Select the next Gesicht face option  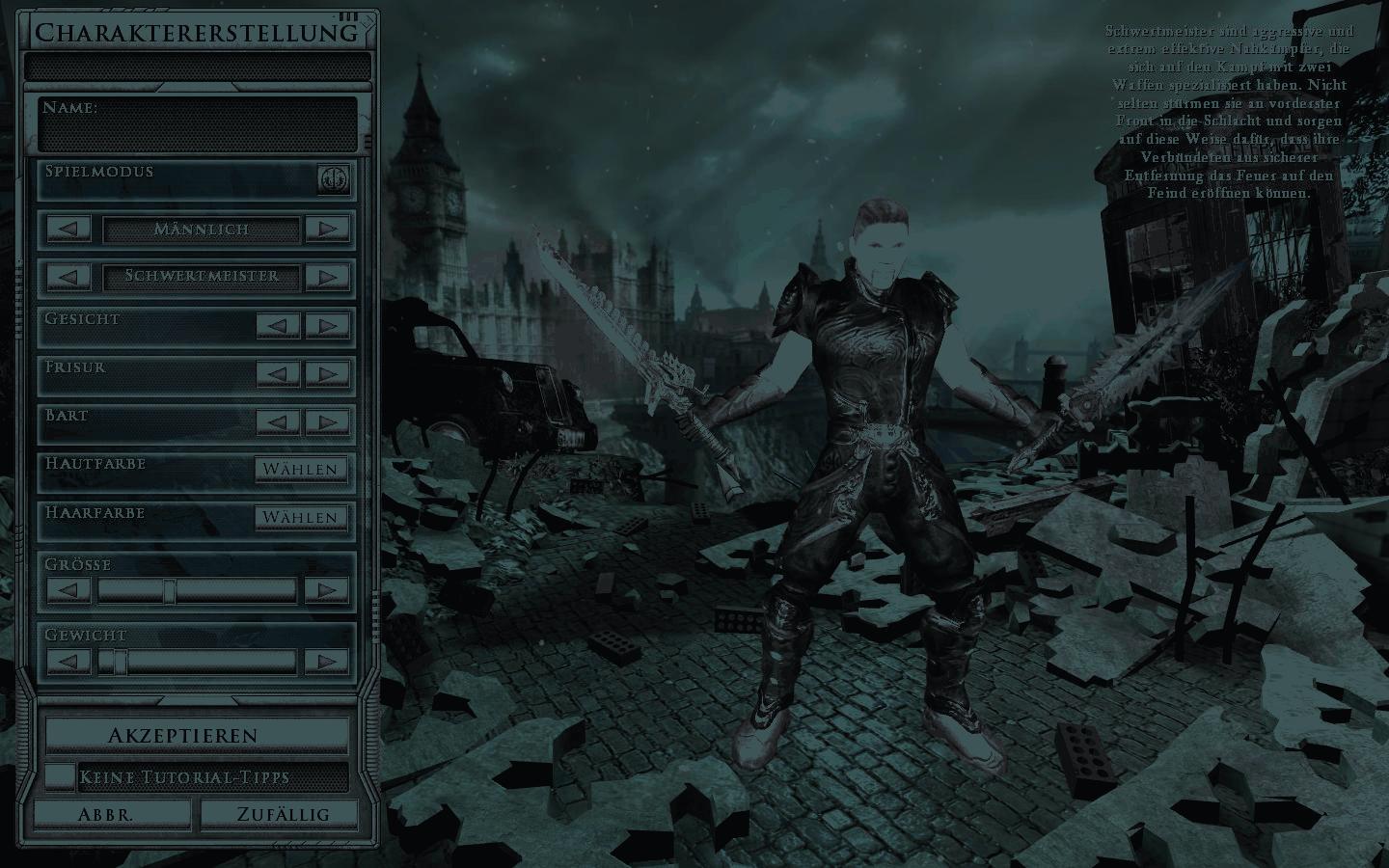tap(327, 325)
